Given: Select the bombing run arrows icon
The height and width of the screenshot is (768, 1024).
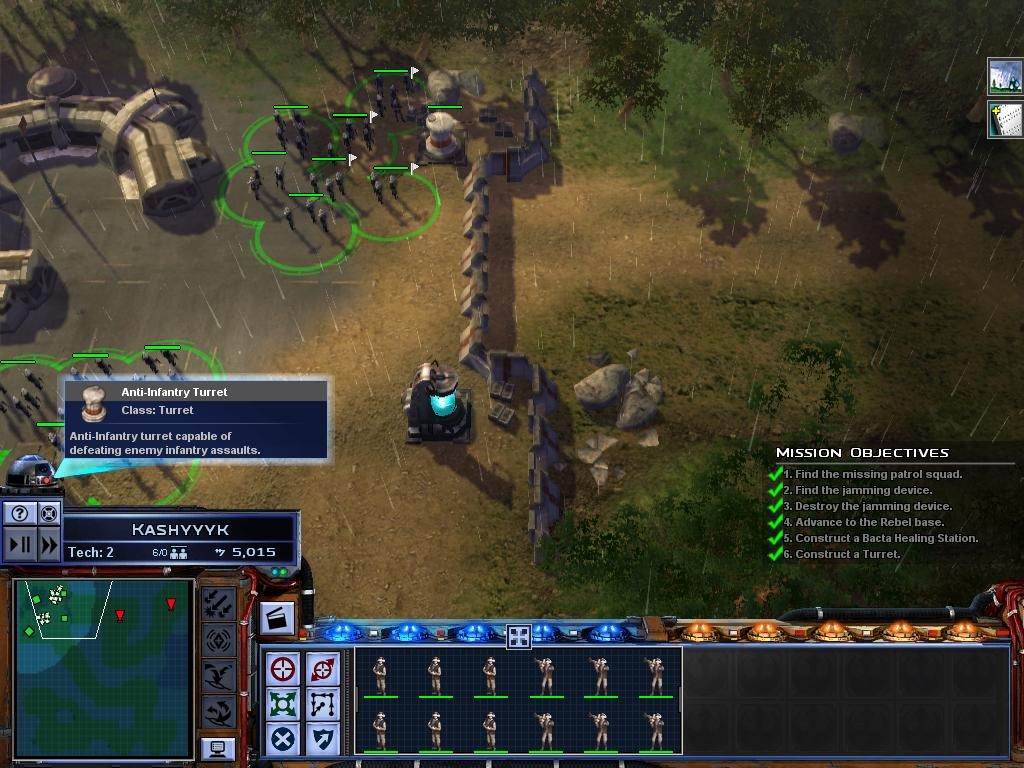Looking at the screenshot, I should pyautogui.click(x=218, y=603).
